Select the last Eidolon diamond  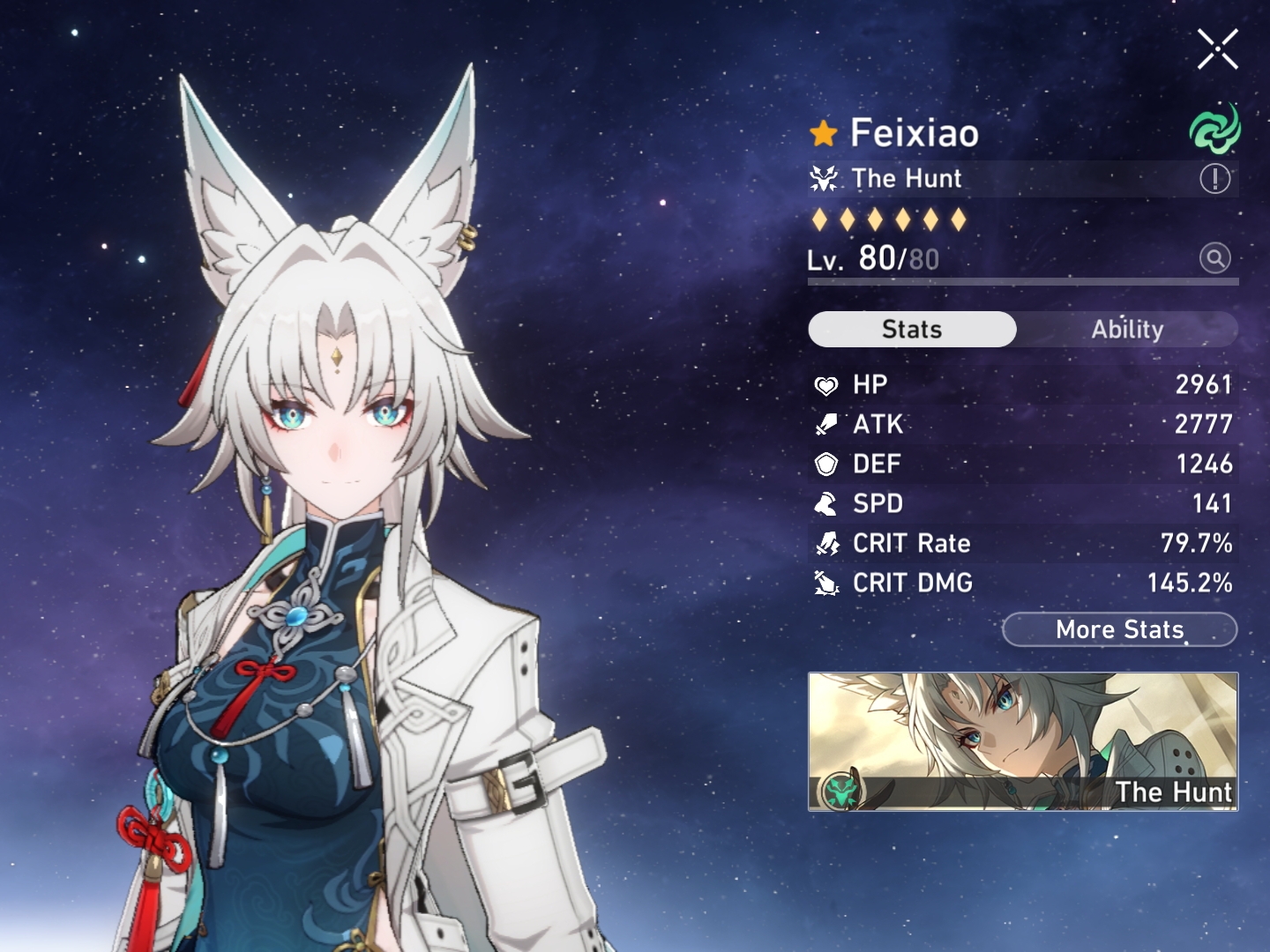[x=960, y=218]
